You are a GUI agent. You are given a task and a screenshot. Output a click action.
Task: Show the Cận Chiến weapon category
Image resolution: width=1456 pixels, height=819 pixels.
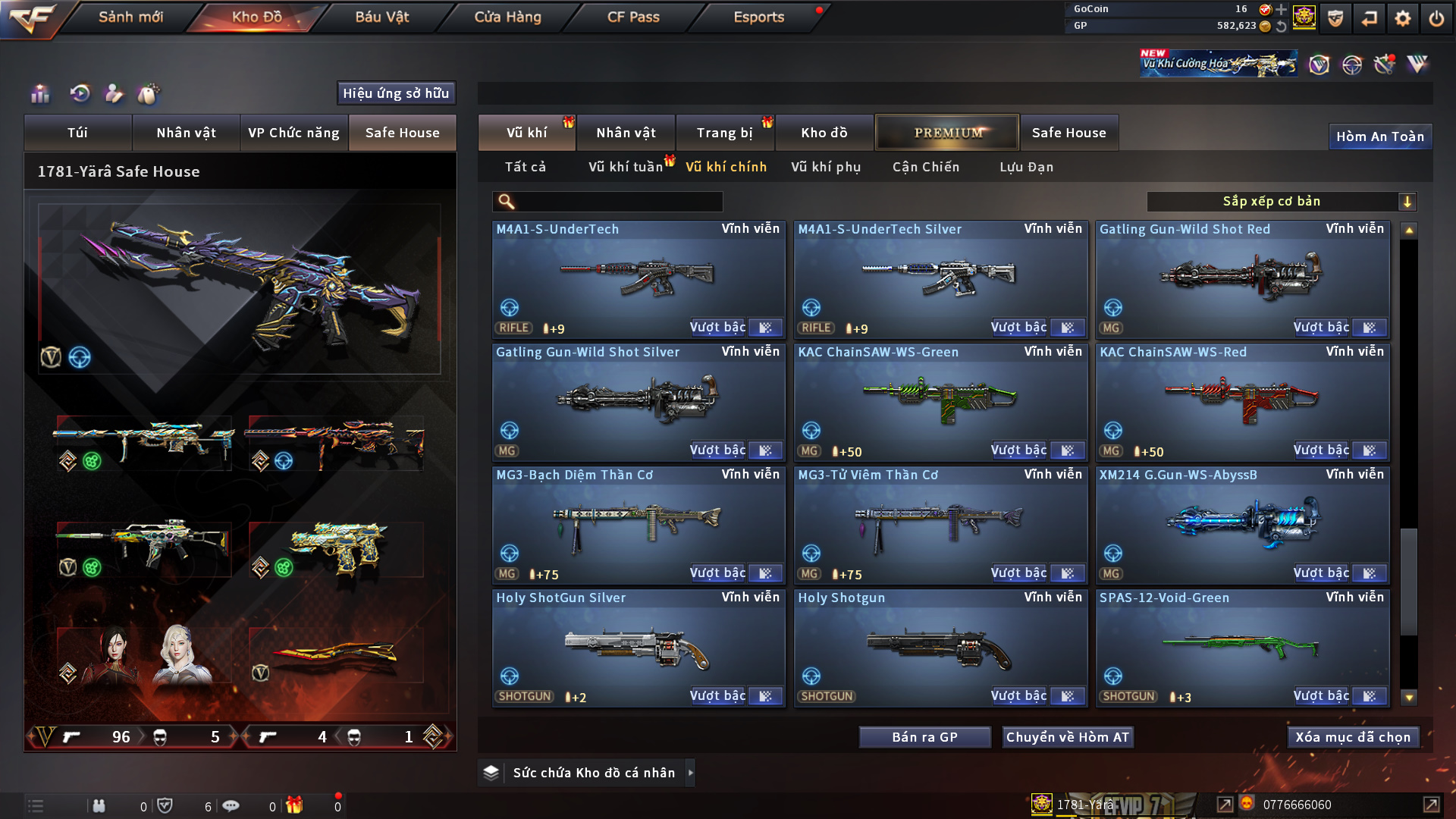(925, 167)
